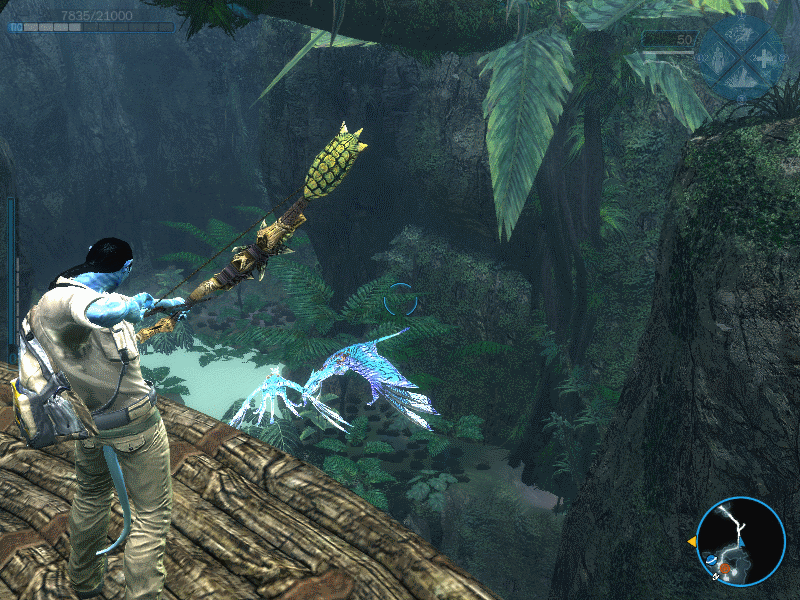Select the top skill in the skill wheel

click(741, 32)
